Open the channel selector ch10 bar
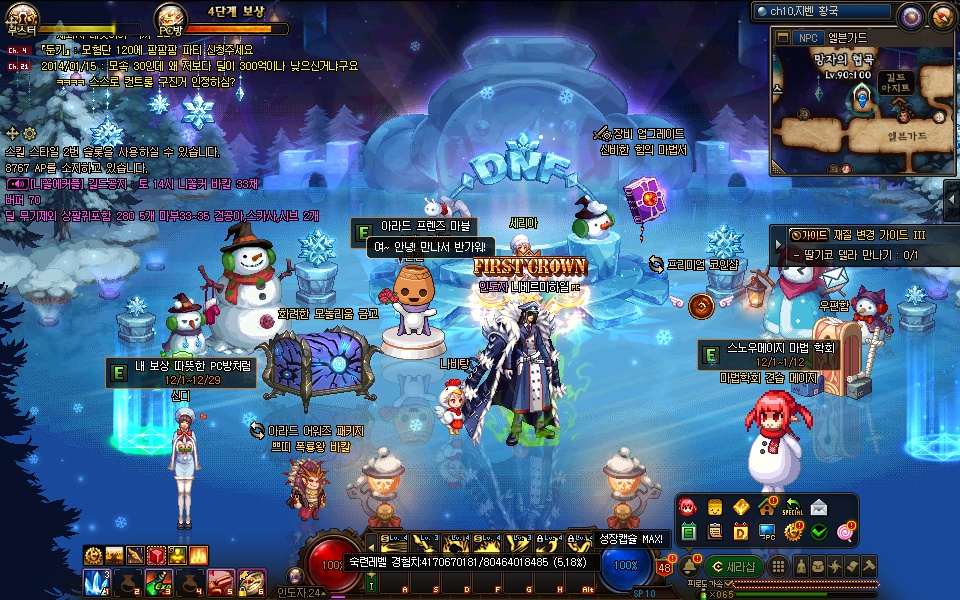 click(820, 12)
